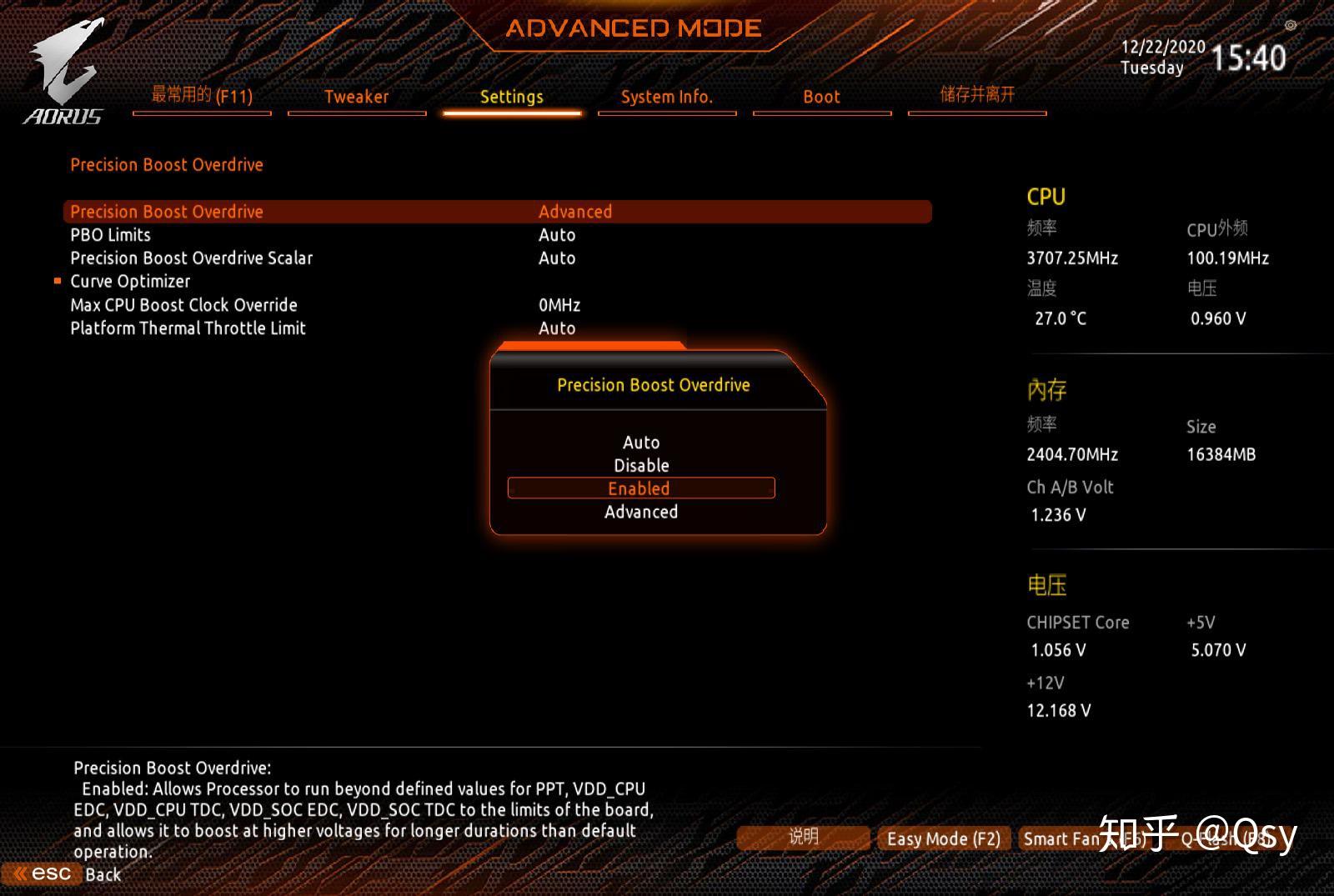
Task: Select the highlighted Enabled option
Action: (640, 488)
